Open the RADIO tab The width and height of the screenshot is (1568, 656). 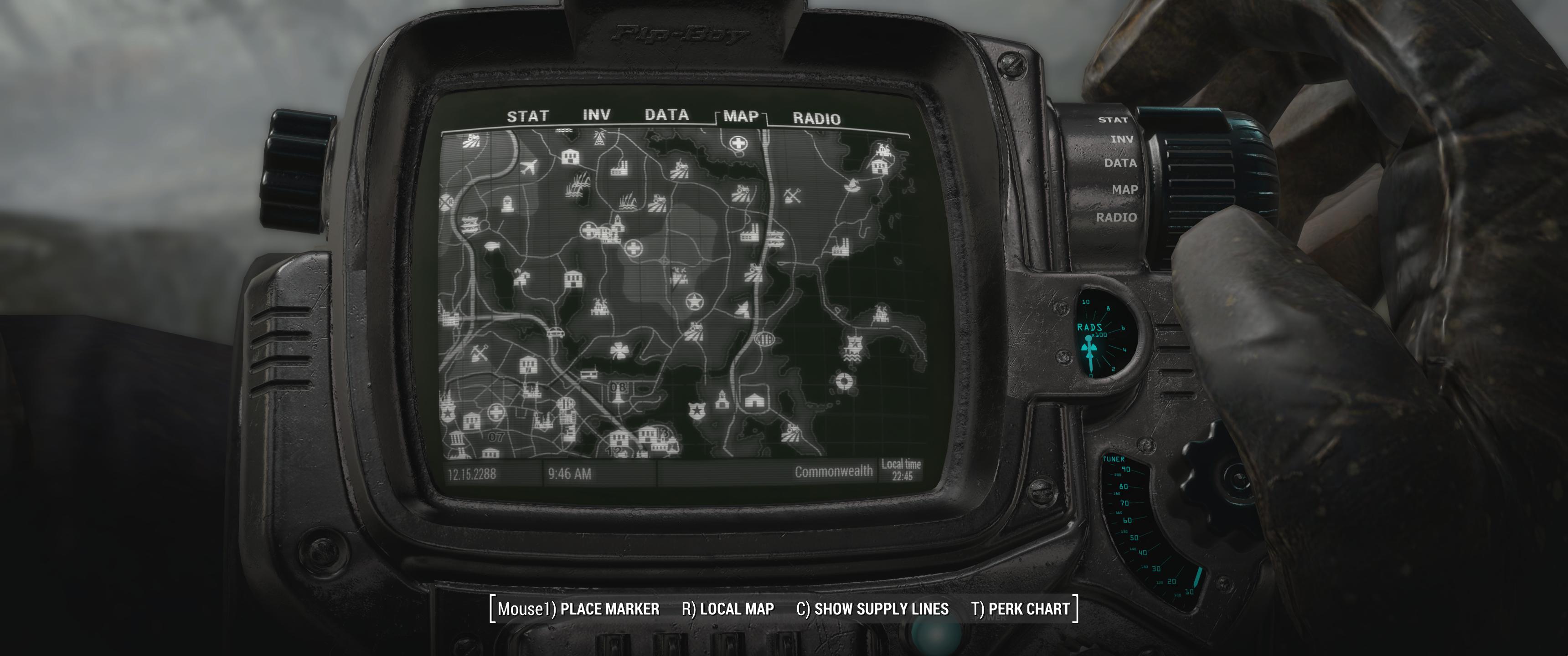816,118
